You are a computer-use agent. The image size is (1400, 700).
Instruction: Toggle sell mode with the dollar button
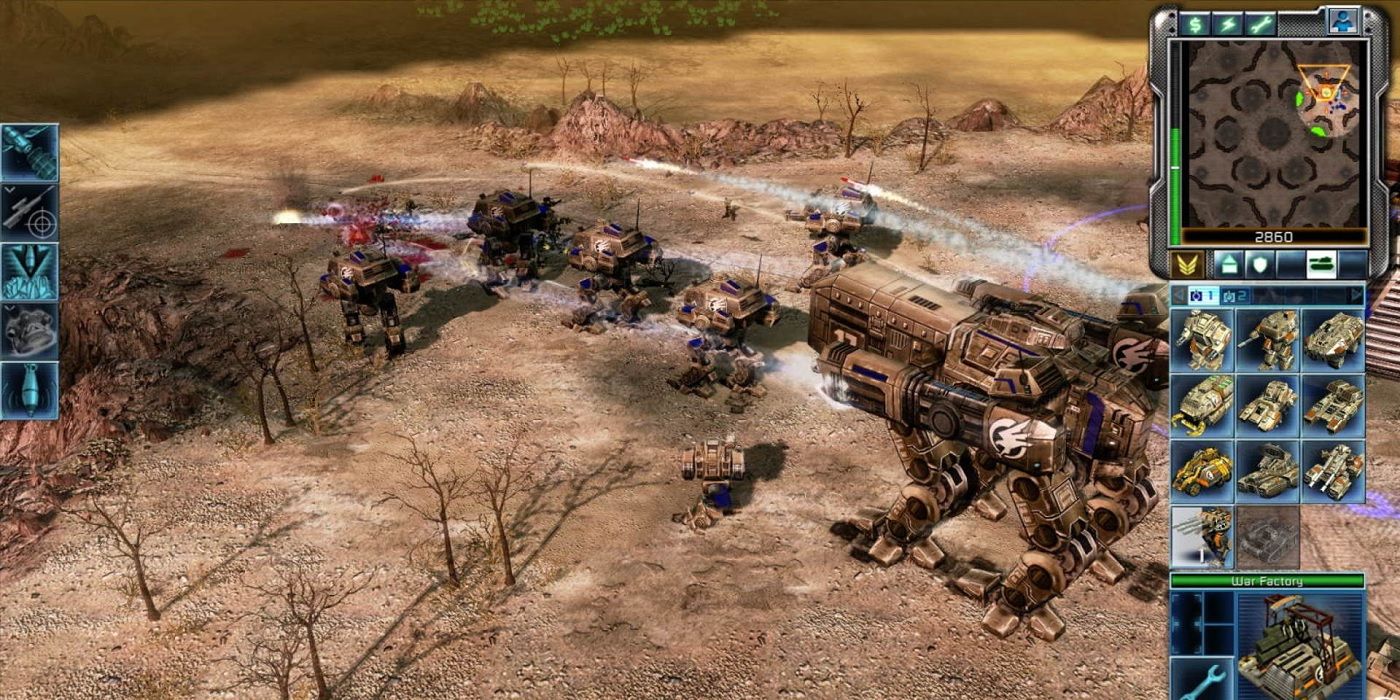coord(1193,24)
